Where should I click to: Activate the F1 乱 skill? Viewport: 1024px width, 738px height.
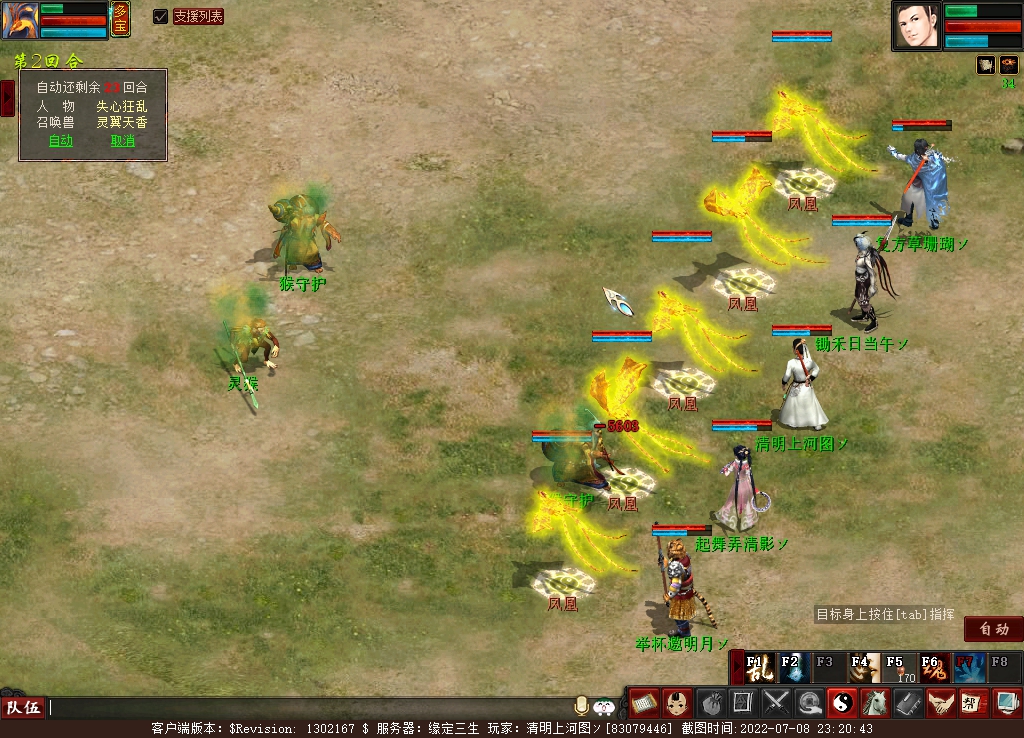coord(760,668)
